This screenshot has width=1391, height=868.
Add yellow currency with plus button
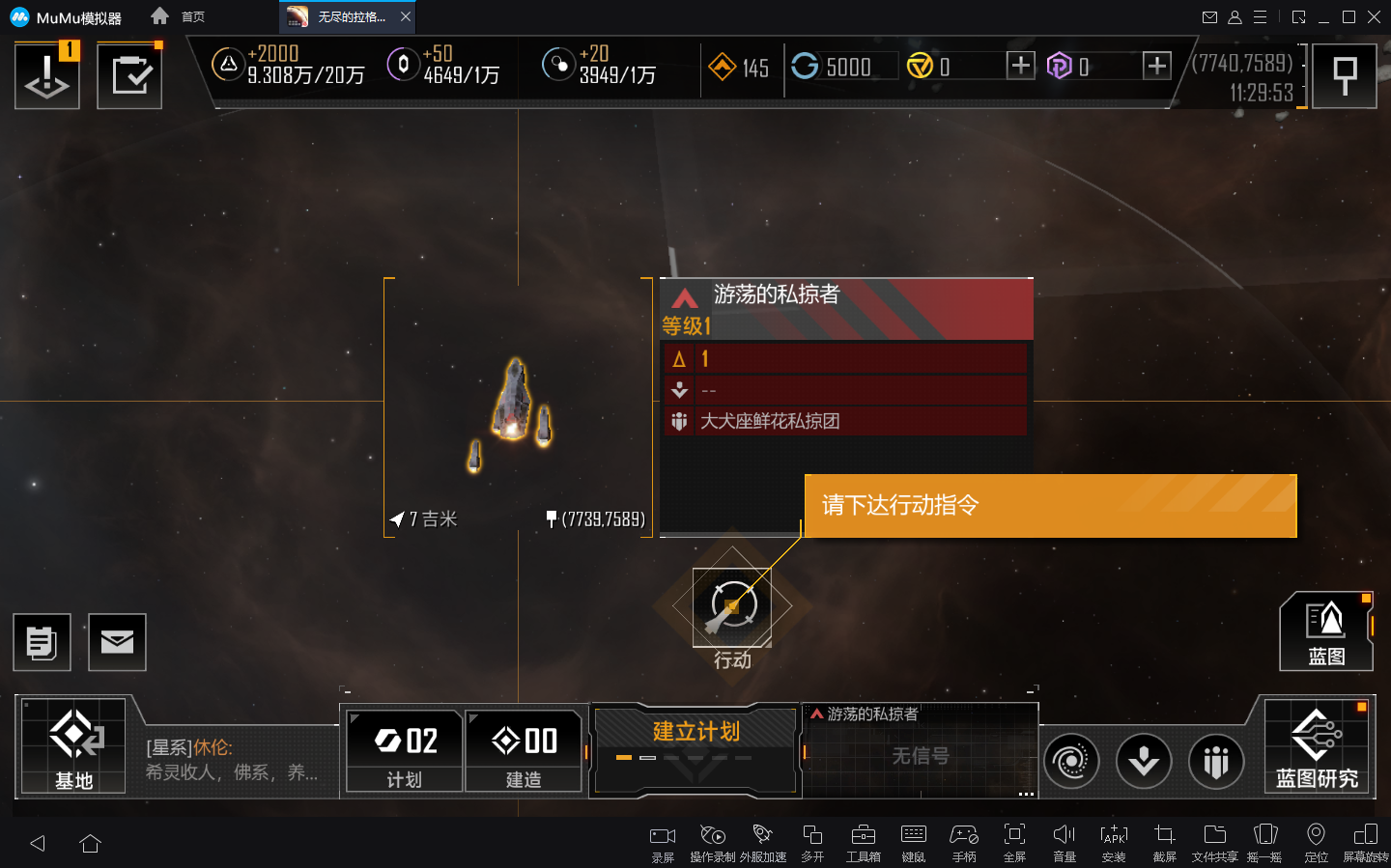click(x=1020, y=66)
